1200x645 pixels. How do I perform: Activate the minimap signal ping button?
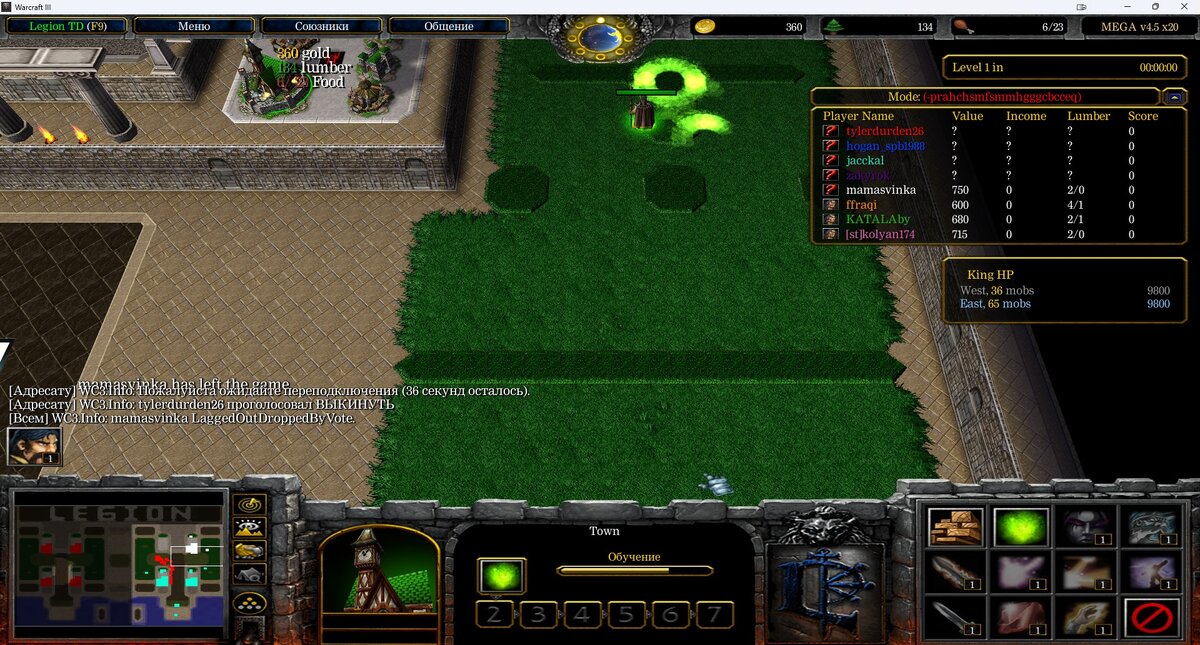(249, 504)
